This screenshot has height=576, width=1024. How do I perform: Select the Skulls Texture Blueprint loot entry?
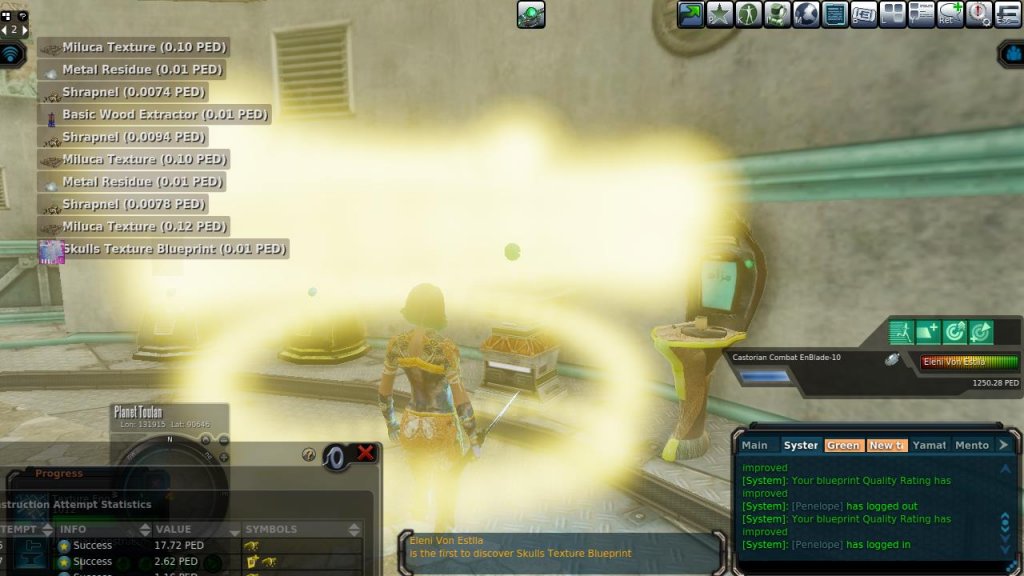pyautogui.click(x=163, y=249)
